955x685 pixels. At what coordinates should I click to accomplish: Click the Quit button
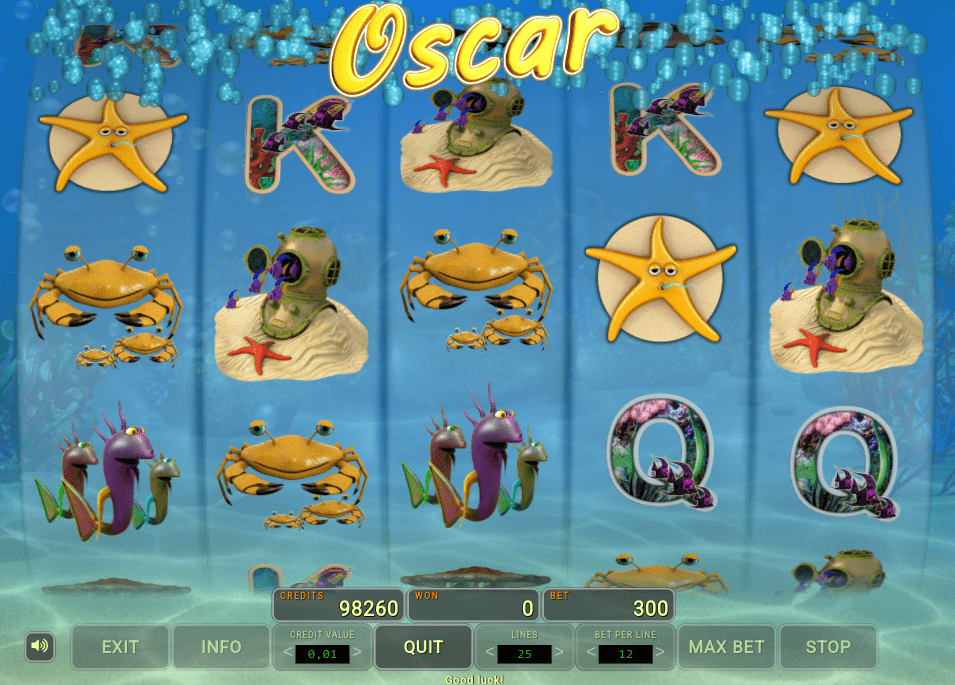pyautogui.click(x=423, y=647)
